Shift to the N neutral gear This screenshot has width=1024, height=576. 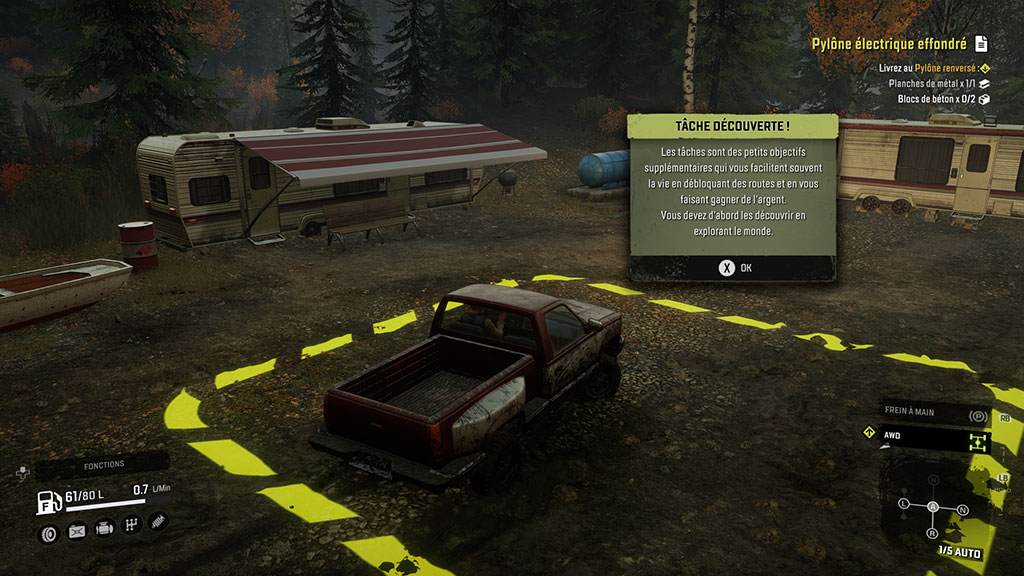[962, 510]
